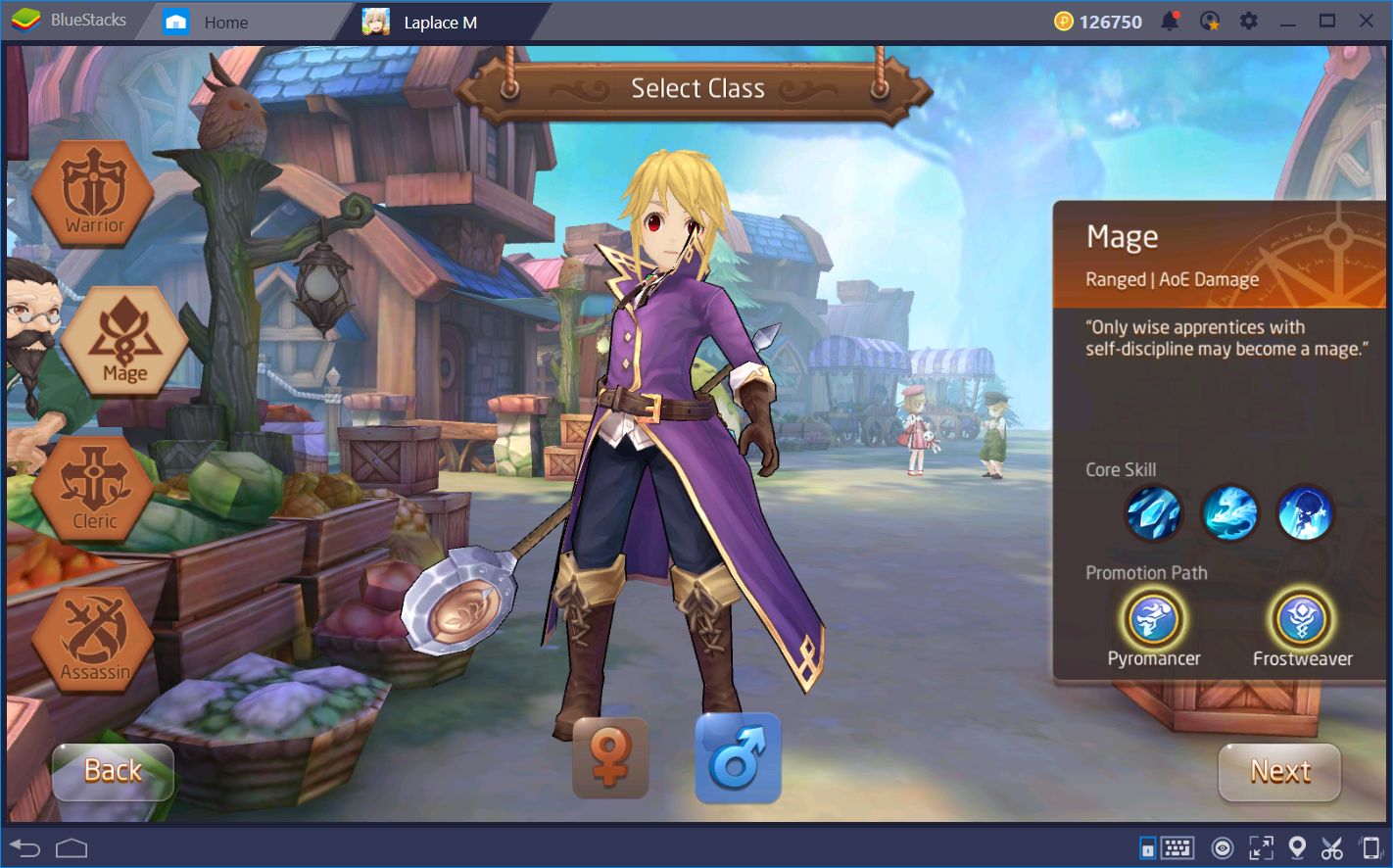Open BlueStacks notifications bell

tap(1172, 20)
